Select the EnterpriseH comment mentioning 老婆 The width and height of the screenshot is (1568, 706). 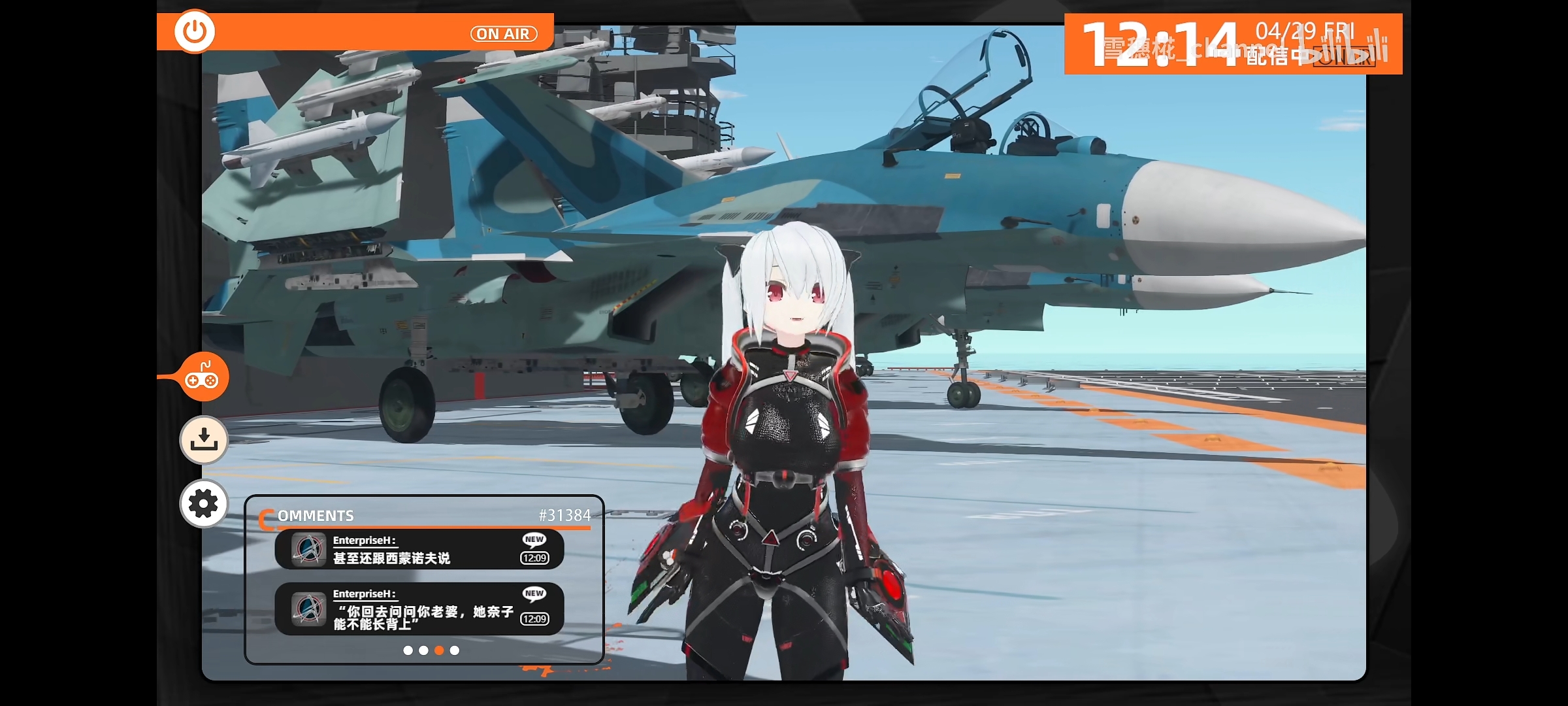419,609
